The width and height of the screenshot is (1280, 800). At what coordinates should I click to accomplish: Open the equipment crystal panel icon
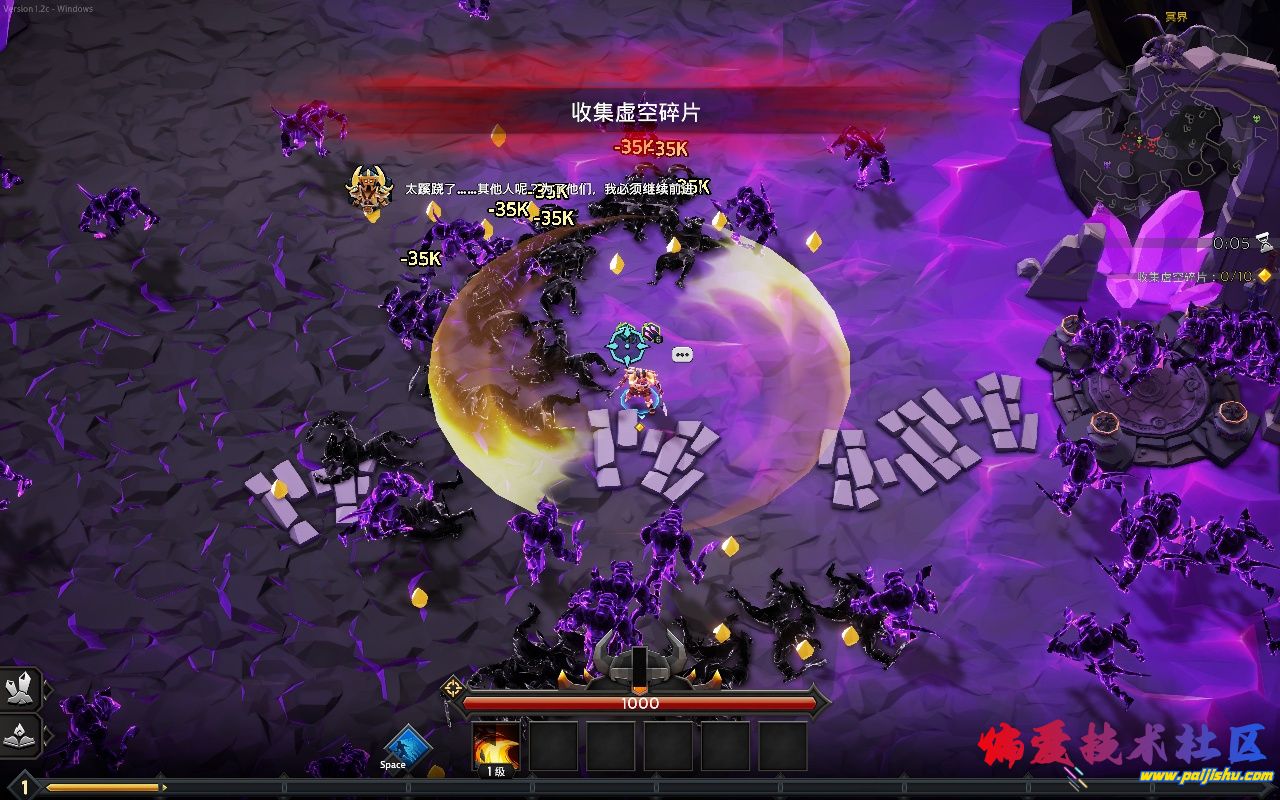[x=20, y=688]
